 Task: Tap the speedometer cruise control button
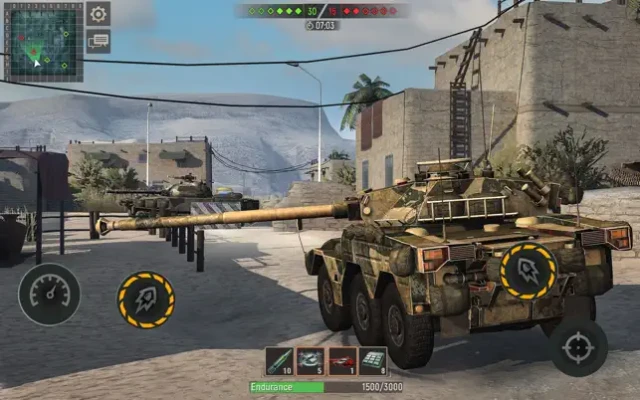click(49, 293)
